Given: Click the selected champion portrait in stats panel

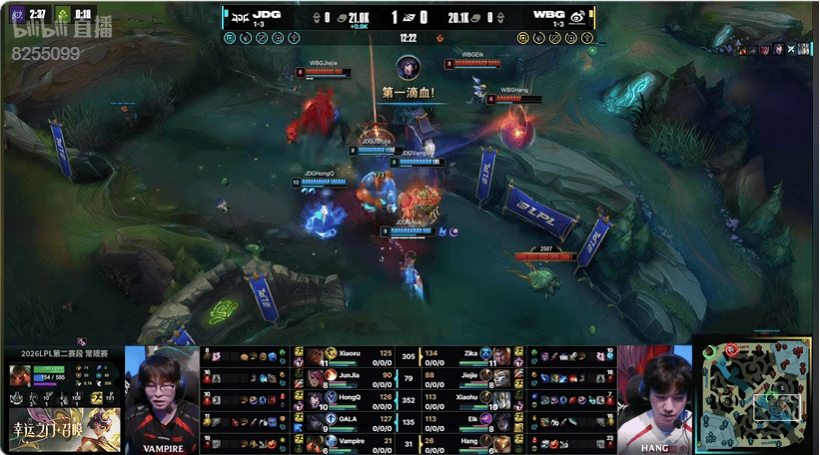Looking at the screenshot, I should point(19,375).
